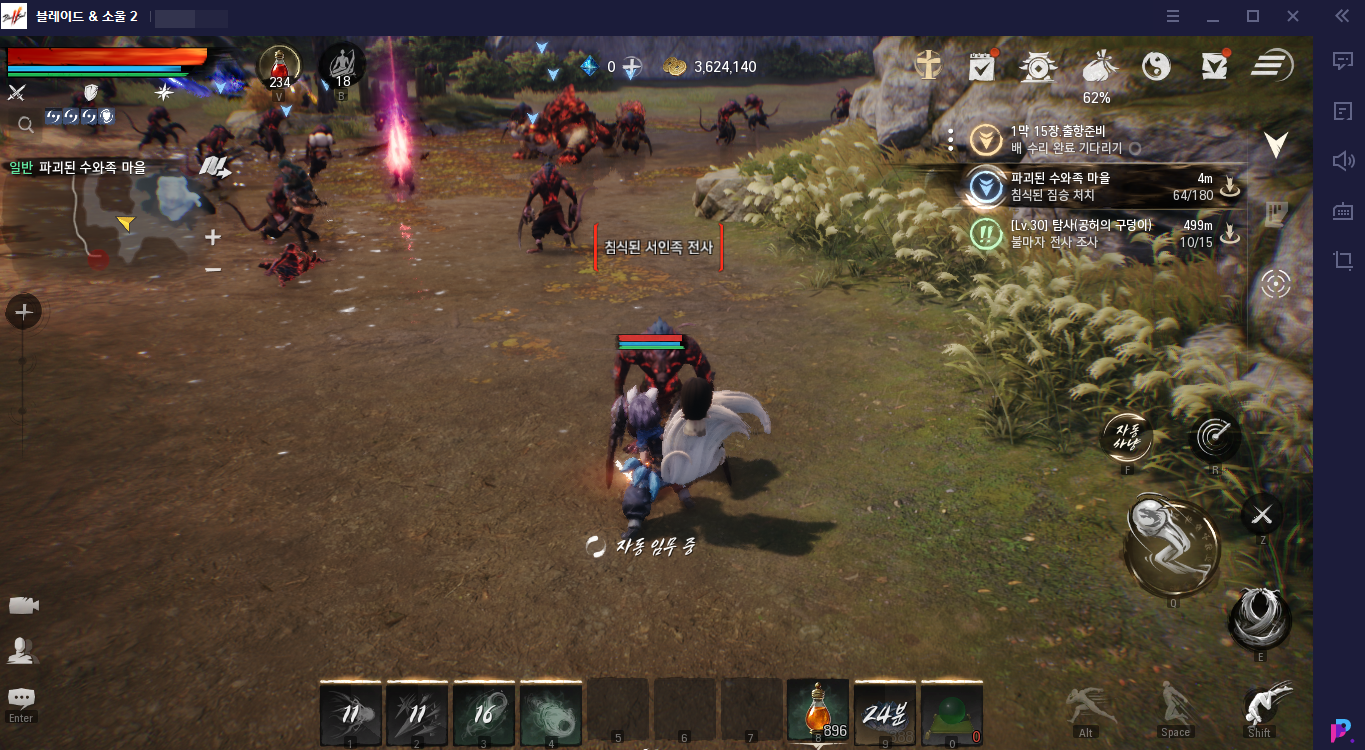Select the quest tracker entry 파괴된 수와족 마을
The height and width of the screenshot is (750, 1365).
[x=1098, y=186]
